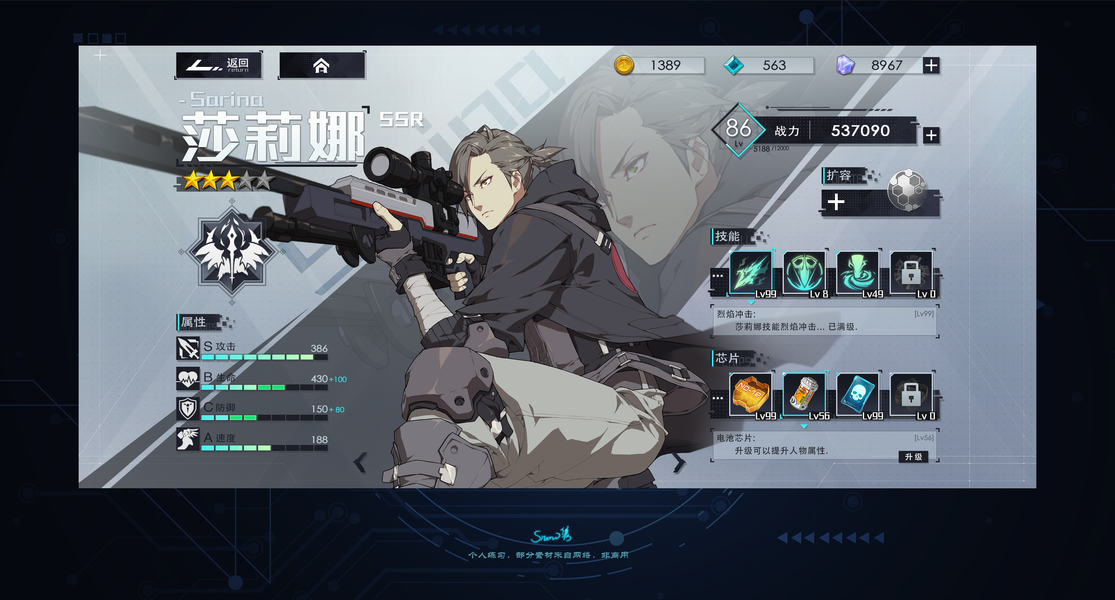Add an expansion slot under 扩容
The image size is (1115, 600).
[x=837, y=202]
